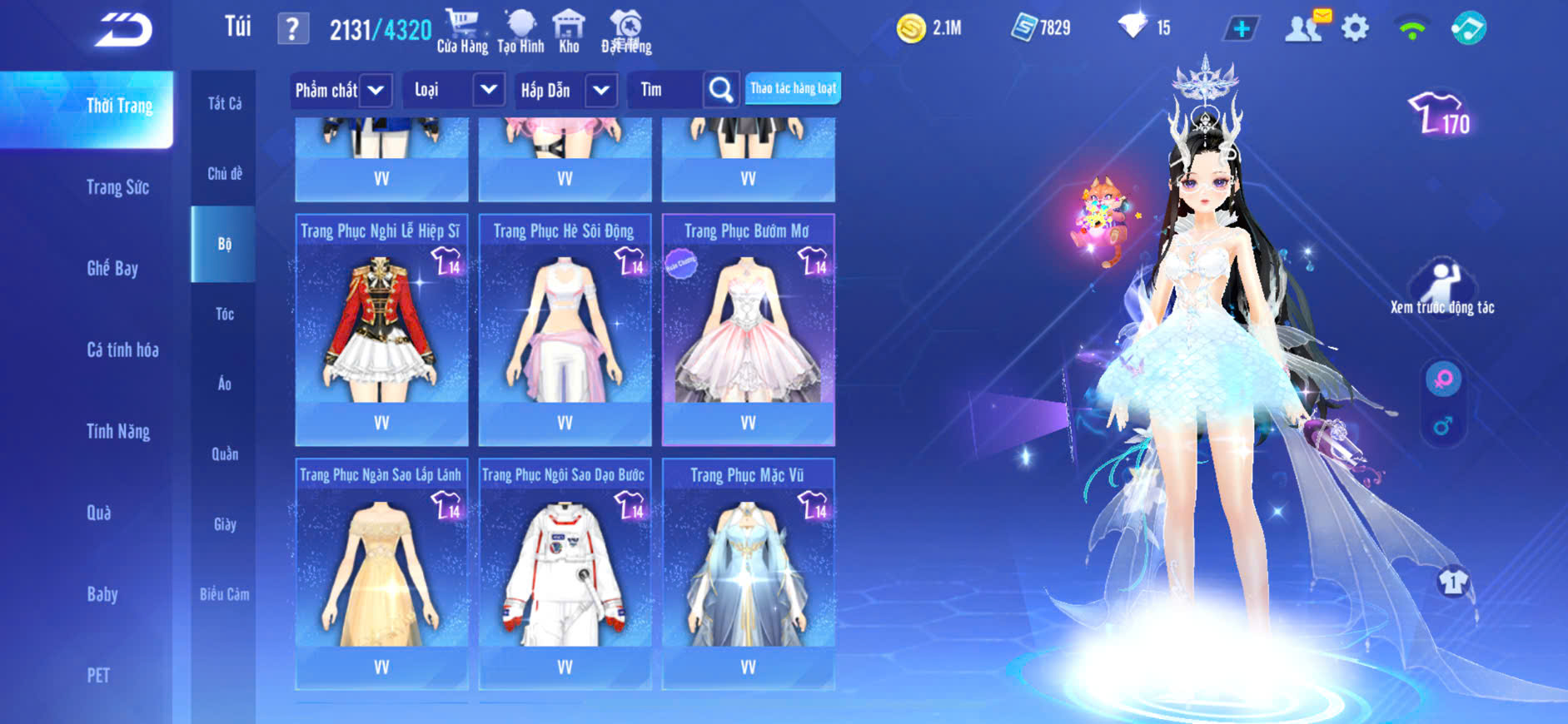
Task: Open the Tạo Hình styling menu
Action: tap(520, 32)
